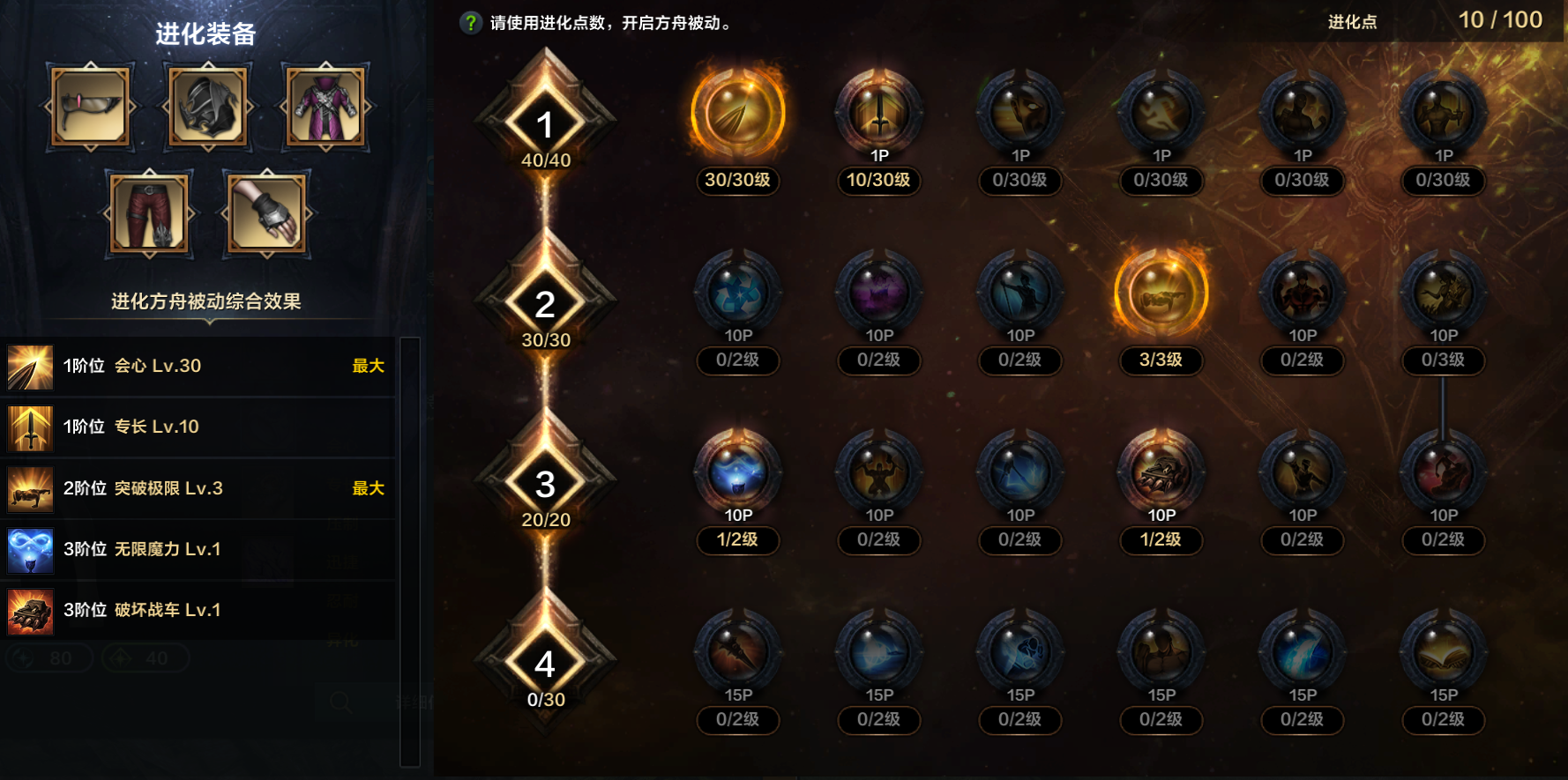Expand the tier 4 diamond showing 0/30

coord(544,662)
